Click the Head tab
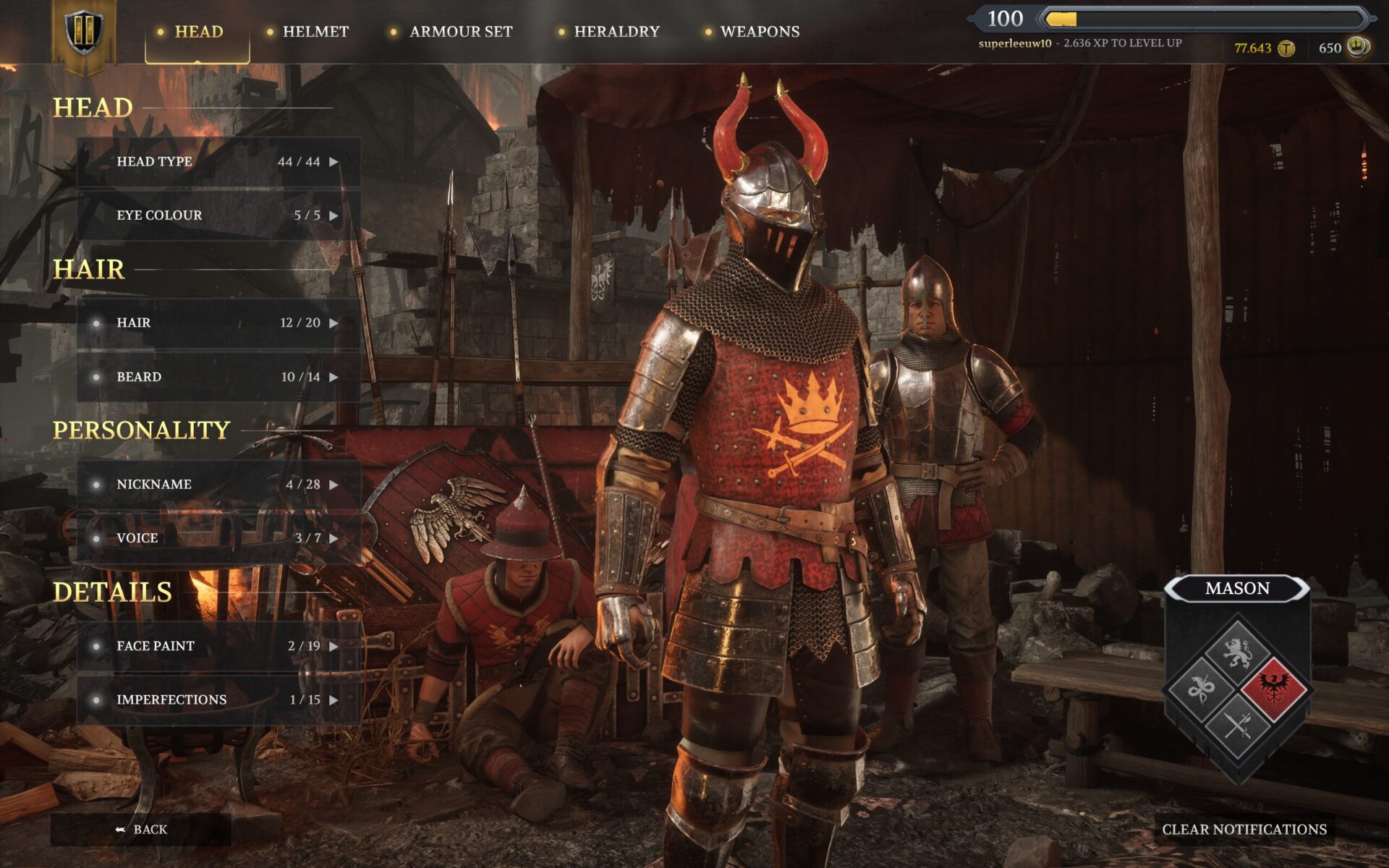Screen dimensions: 1389x868 click(x=197, y=32)
